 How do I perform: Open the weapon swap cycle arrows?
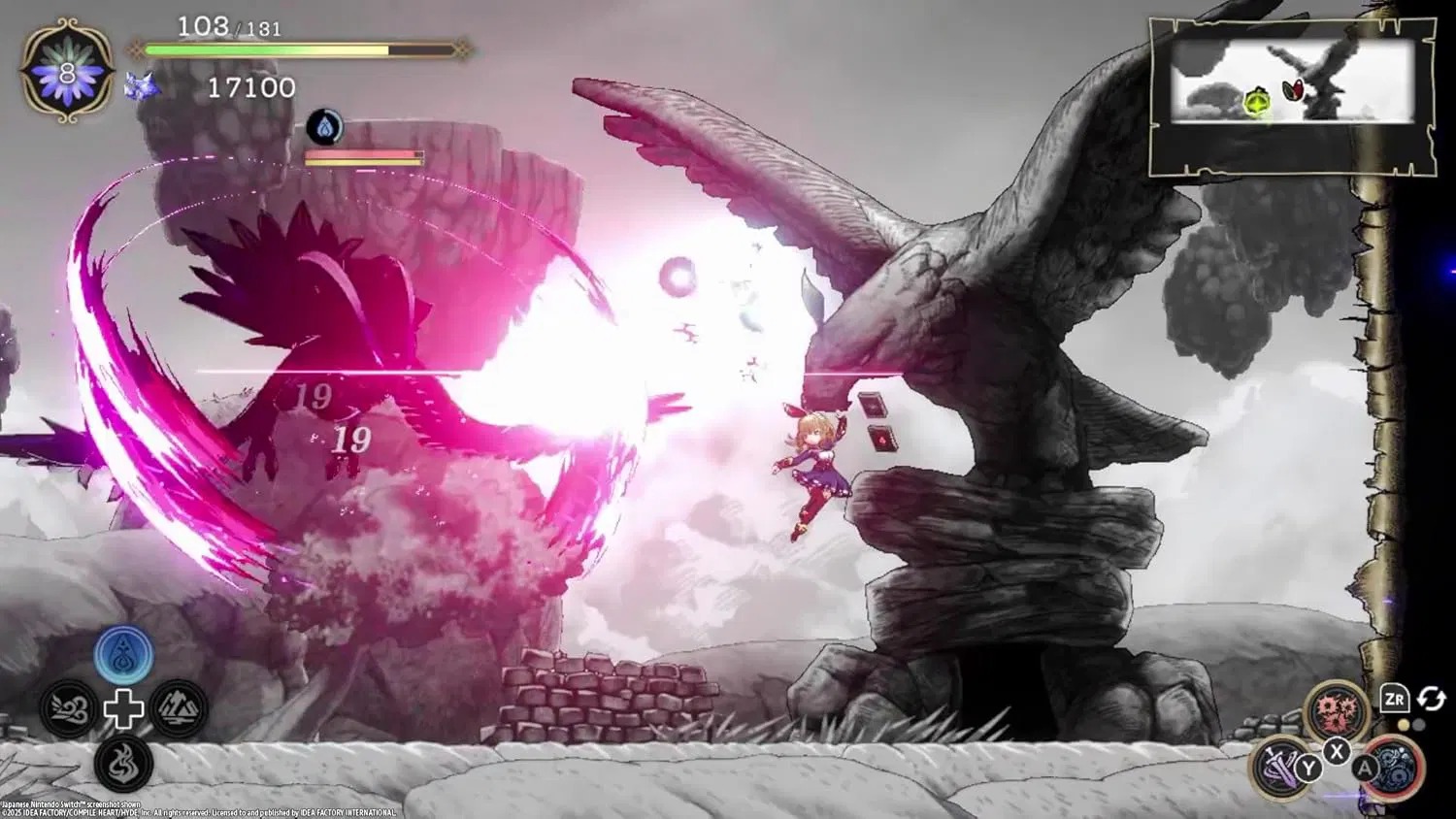(1431, 699)
